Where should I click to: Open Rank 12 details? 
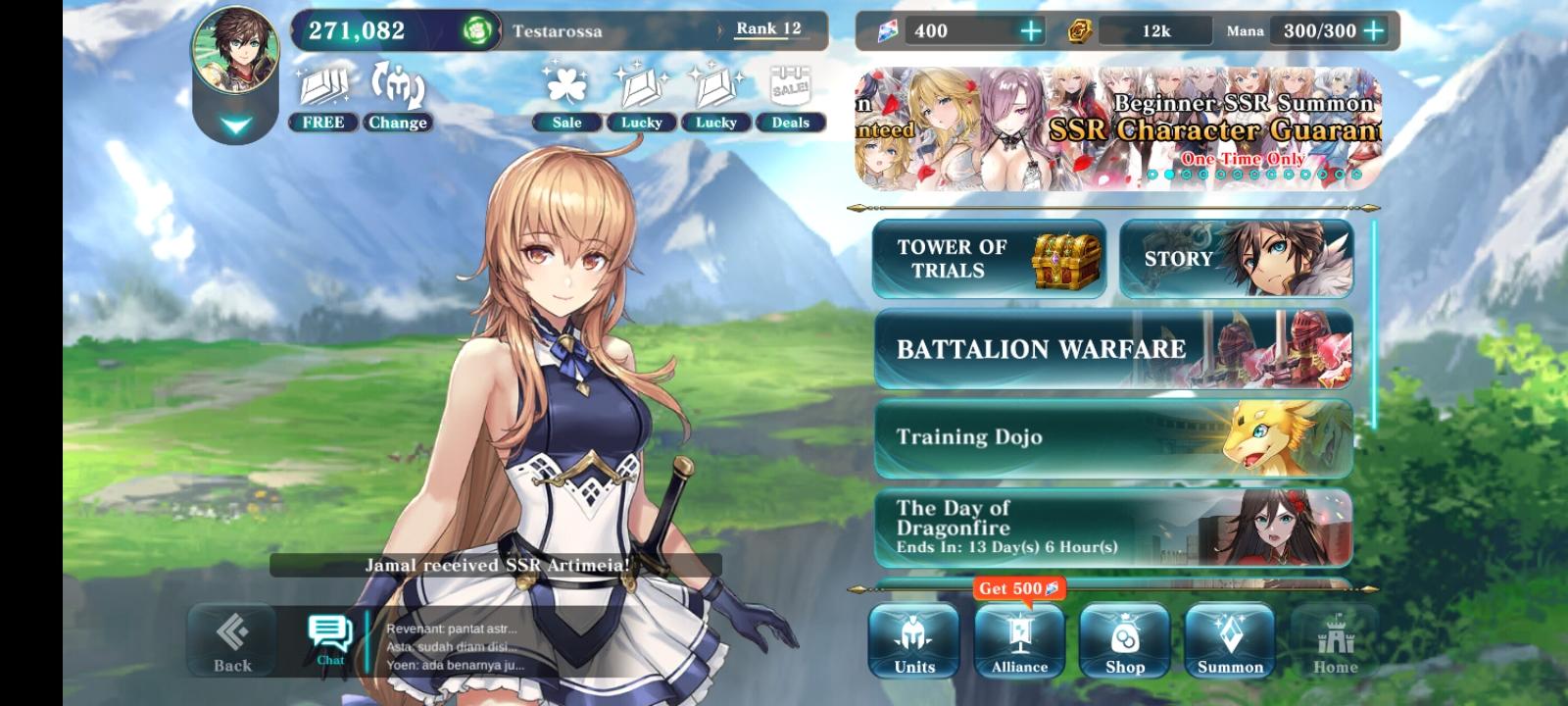[x=768, y=29]
